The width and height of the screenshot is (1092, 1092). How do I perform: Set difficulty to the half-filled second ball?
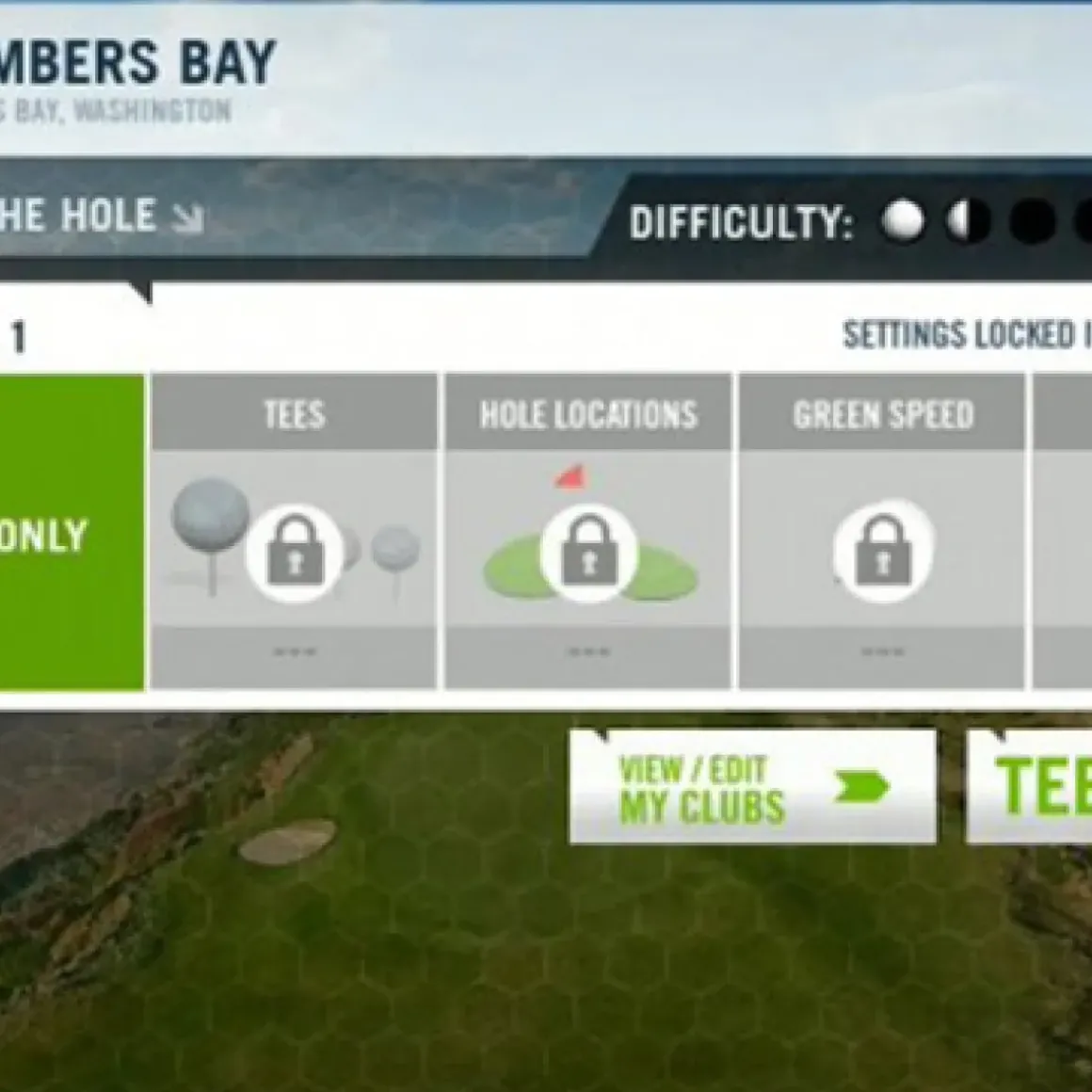969,222
